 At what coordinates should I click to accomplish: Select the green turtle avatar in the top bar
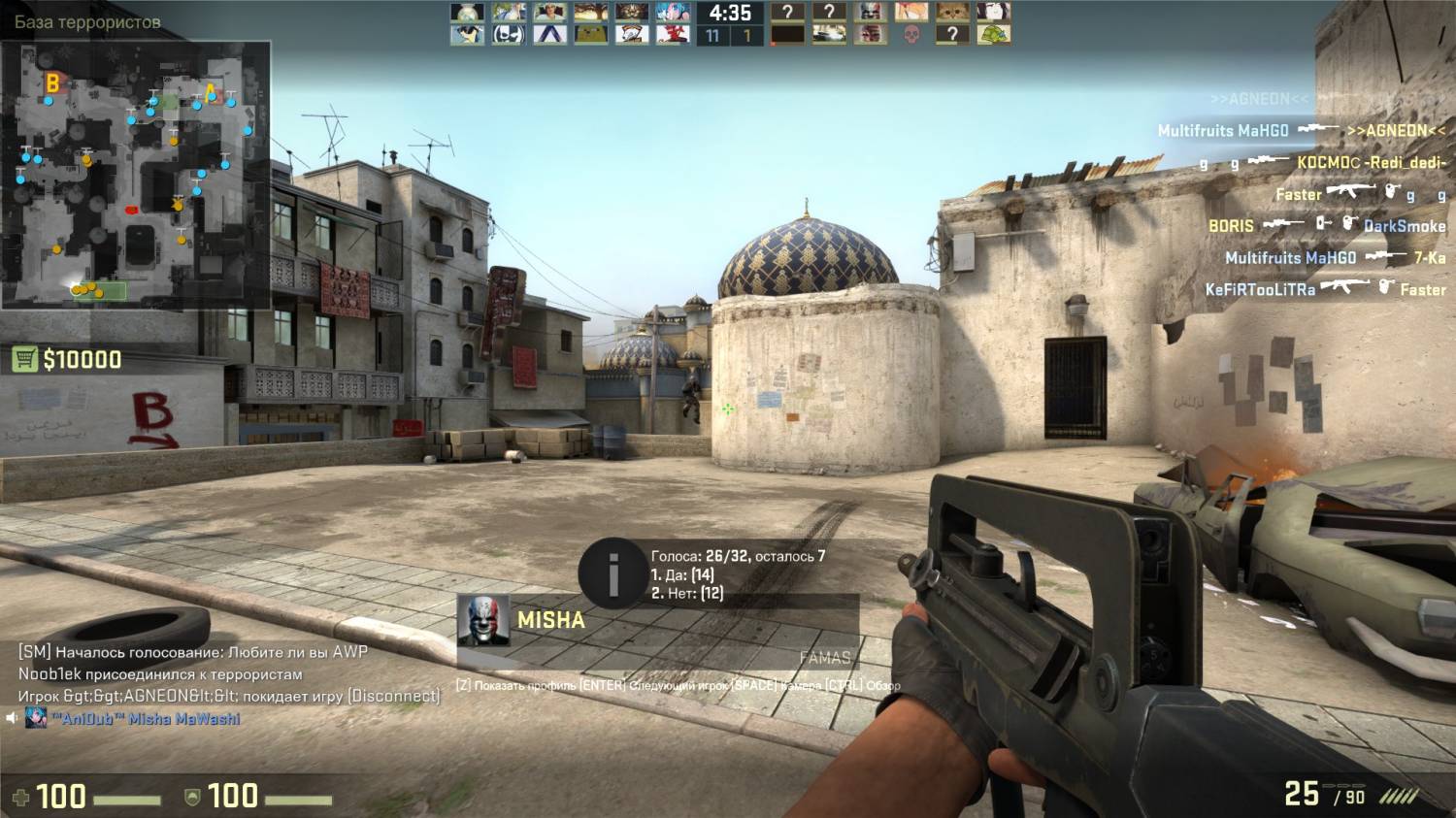point(993,35)
